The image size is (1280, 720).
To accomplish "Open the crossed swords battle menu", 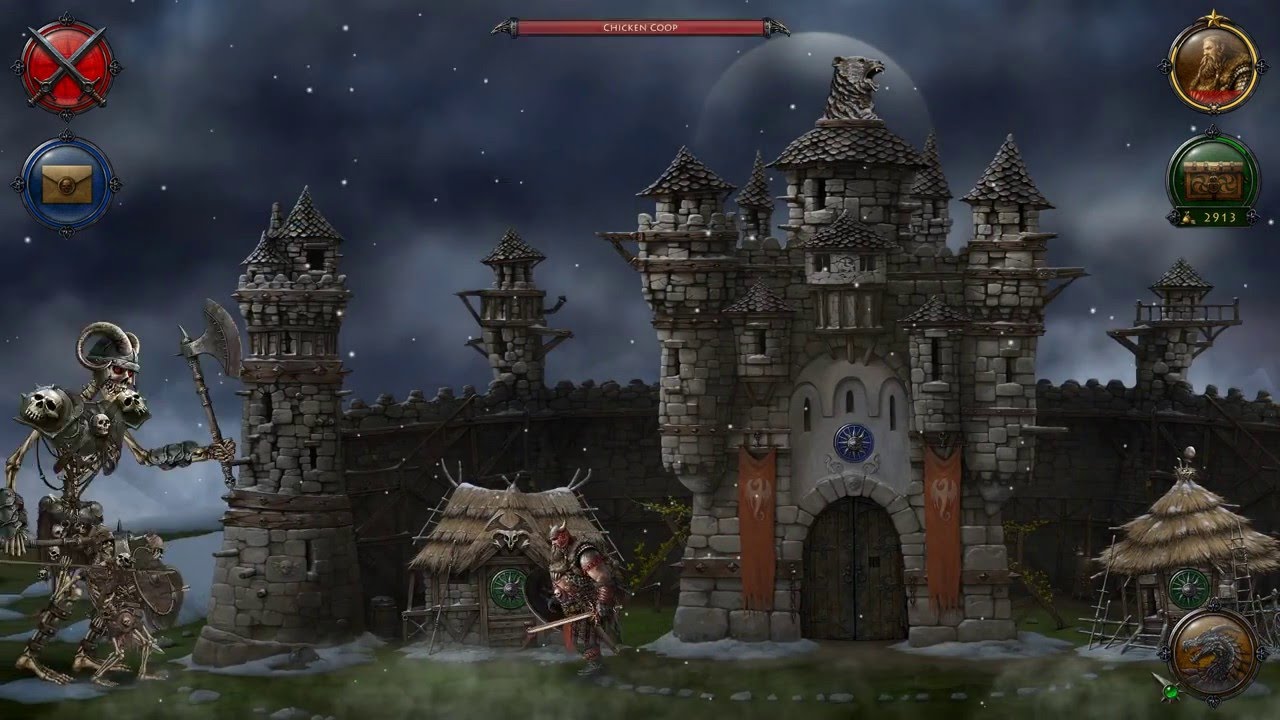I will click(x=66, y=67).
